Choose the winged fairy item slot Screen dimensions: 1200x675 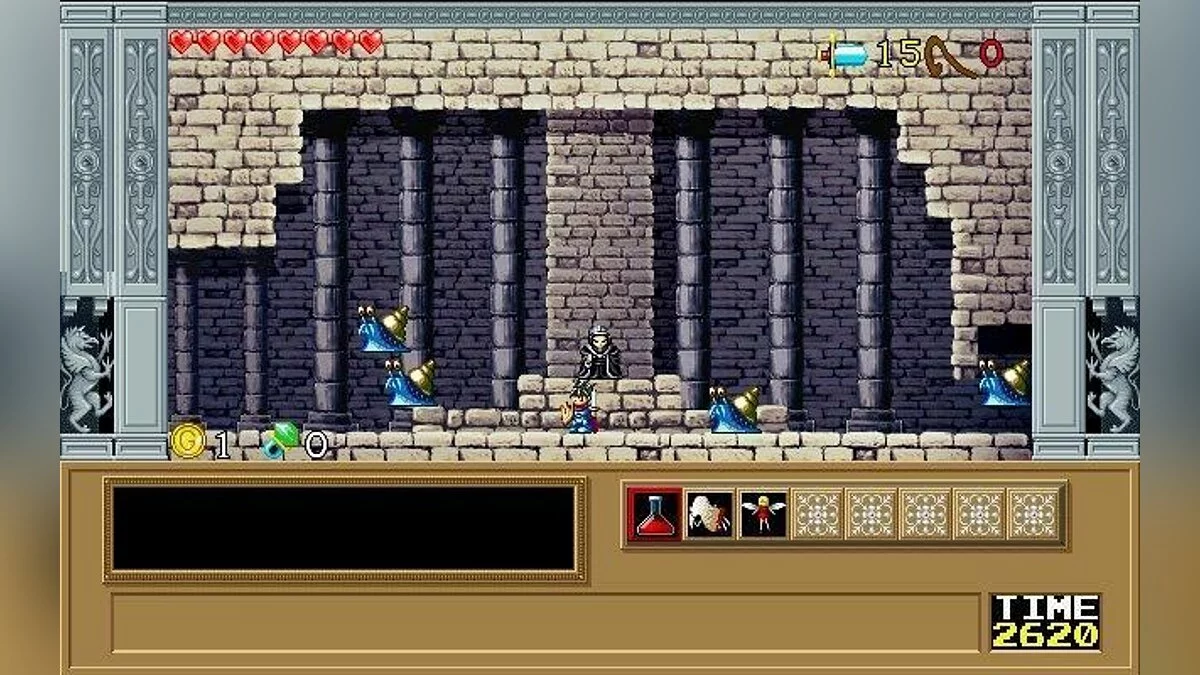click(762, 515)
